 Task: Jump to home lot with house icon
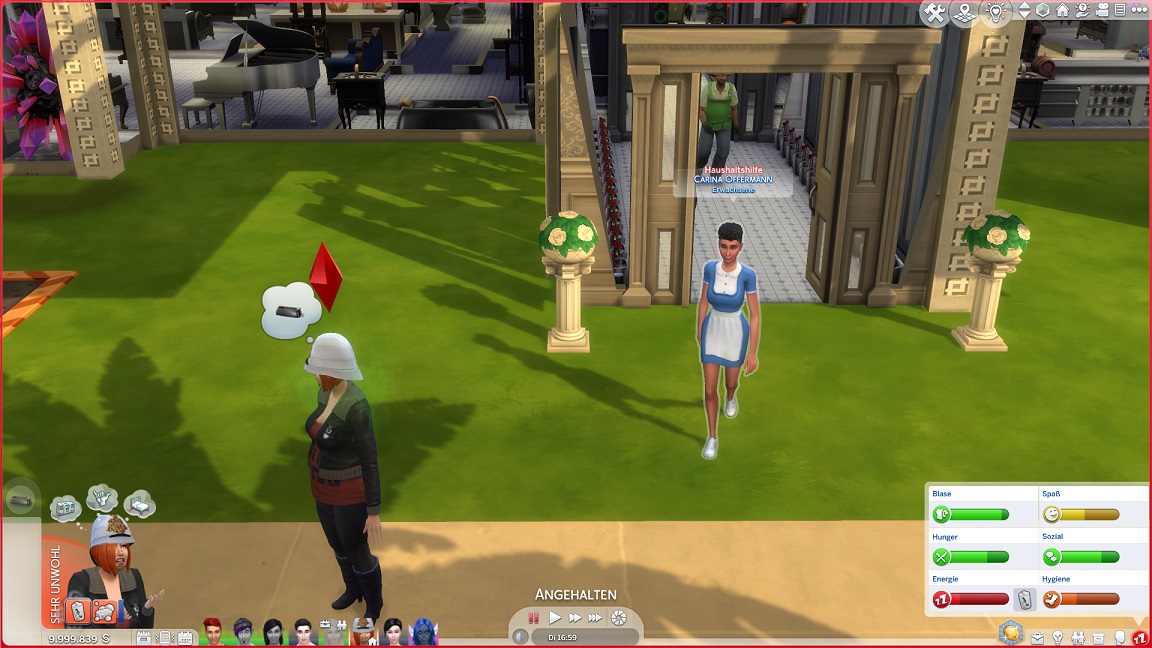1062,10
